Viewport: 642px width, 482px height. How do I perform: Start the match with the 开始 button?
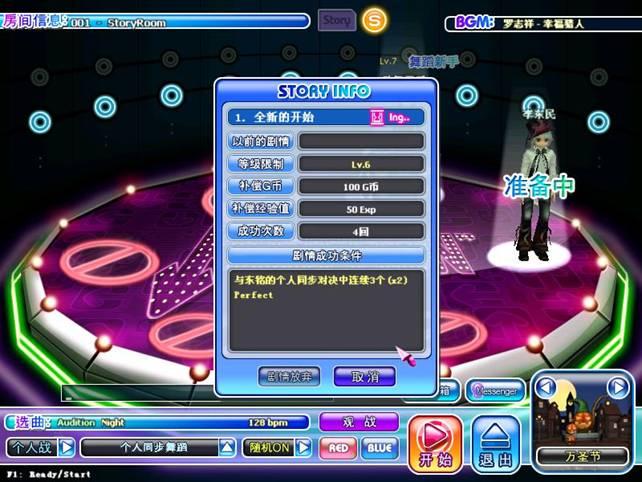434,443
